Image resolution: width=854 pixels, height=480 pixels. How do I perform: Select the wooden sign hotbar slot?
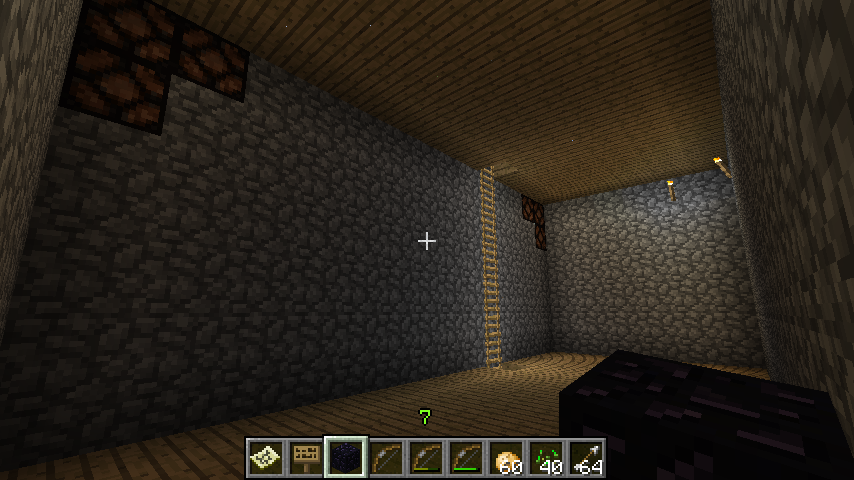tap(306, 458)
